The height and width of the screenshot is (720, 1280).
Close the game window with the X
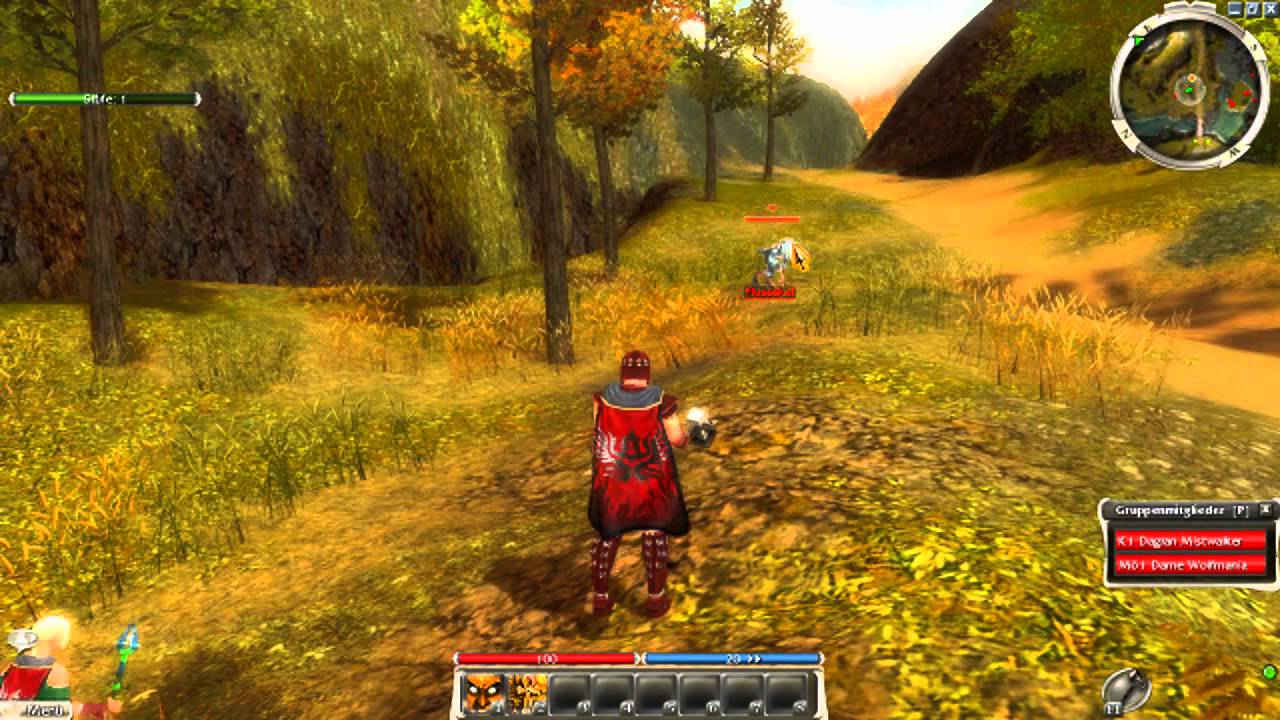coord(1270,8)
